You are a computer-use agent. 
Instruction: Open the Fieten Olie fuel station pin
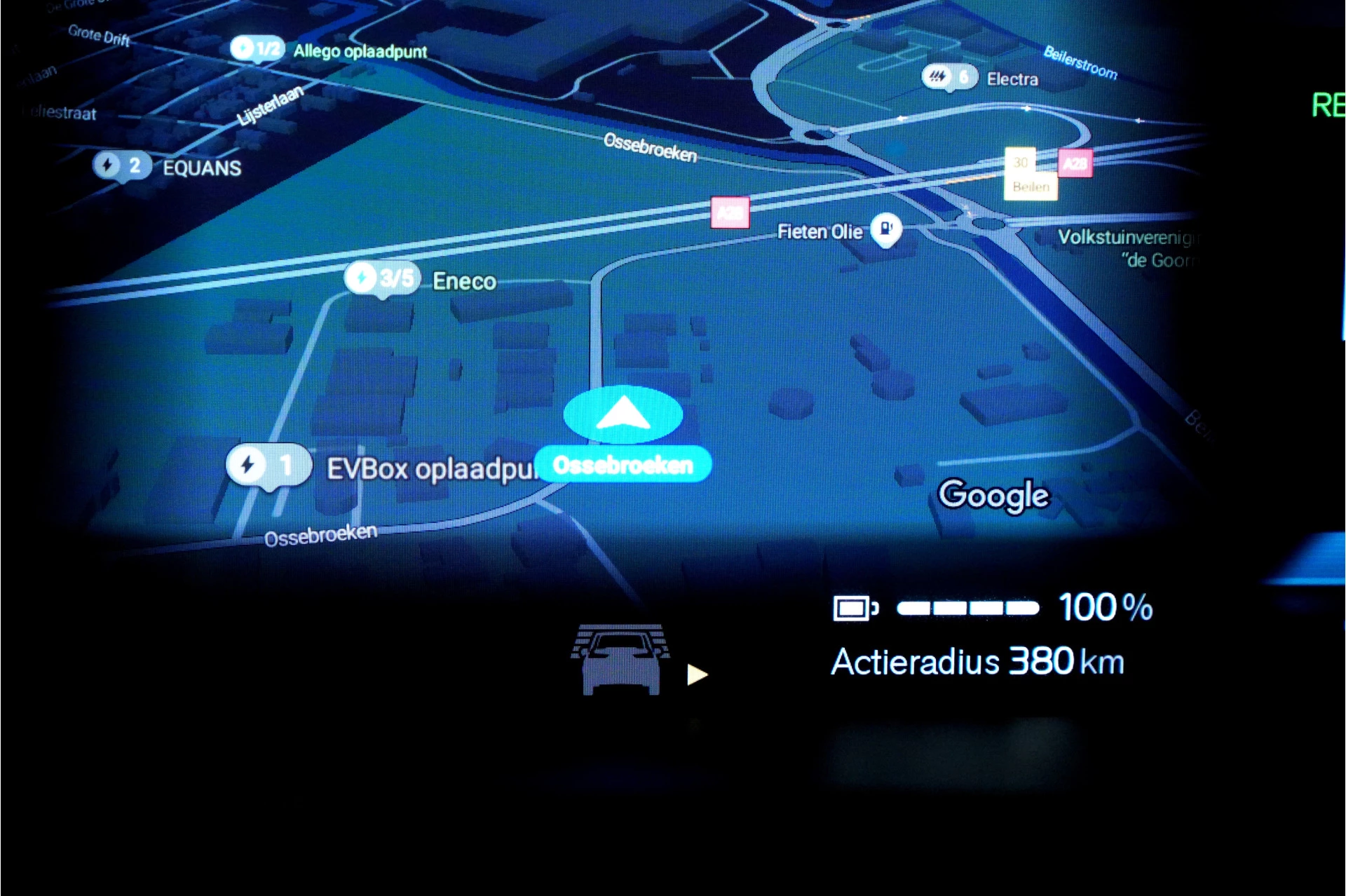[x=886, y=229]
